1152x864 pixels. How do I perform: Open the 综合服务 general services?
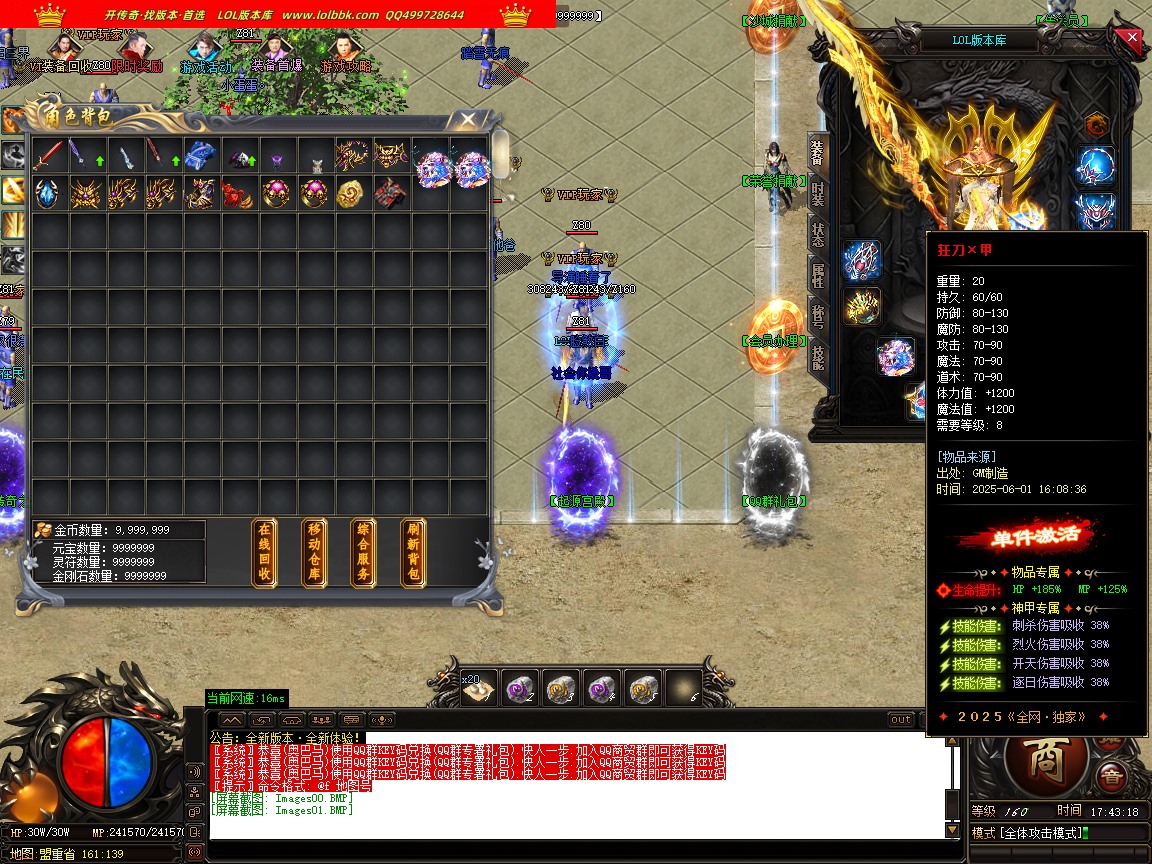(x=363, y=552)
